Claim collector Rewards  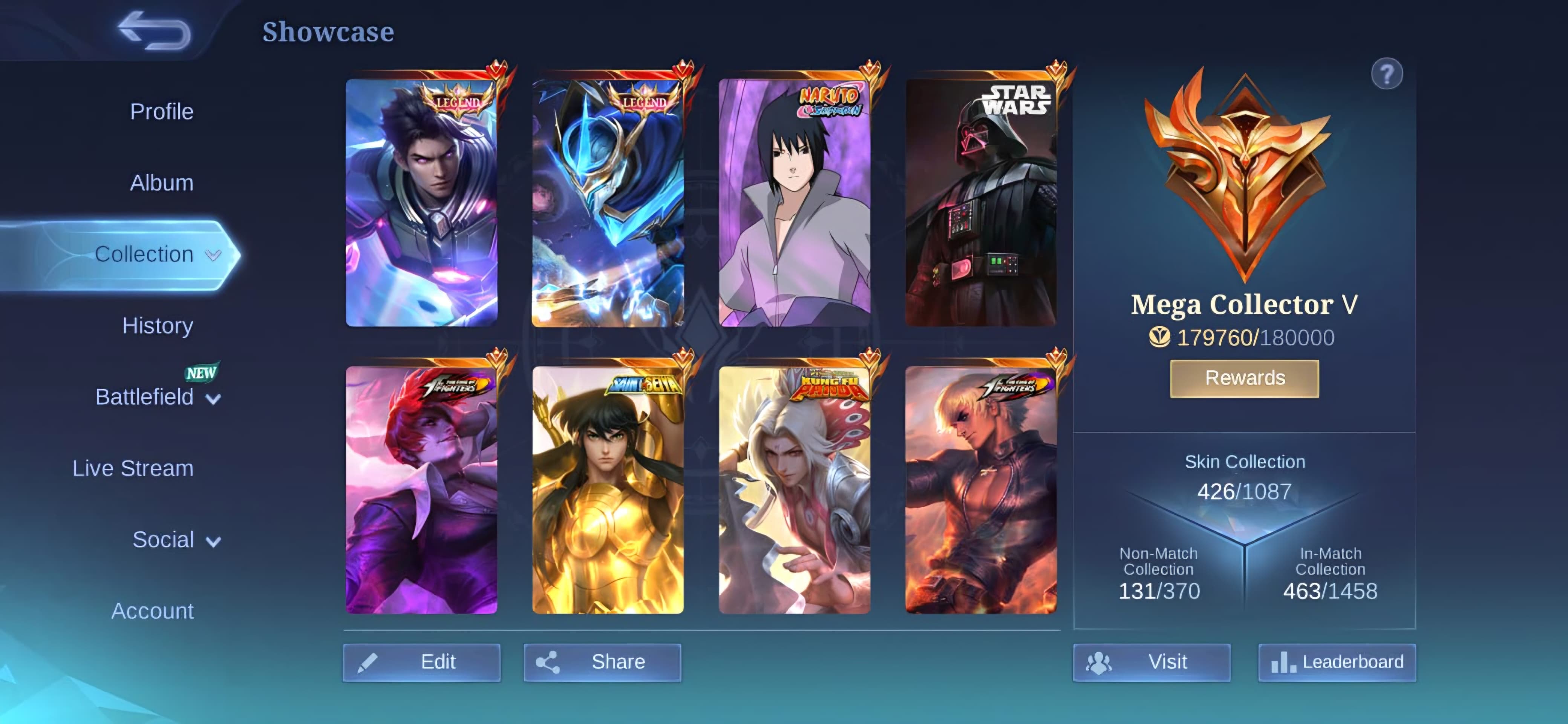pos(1244,378)
